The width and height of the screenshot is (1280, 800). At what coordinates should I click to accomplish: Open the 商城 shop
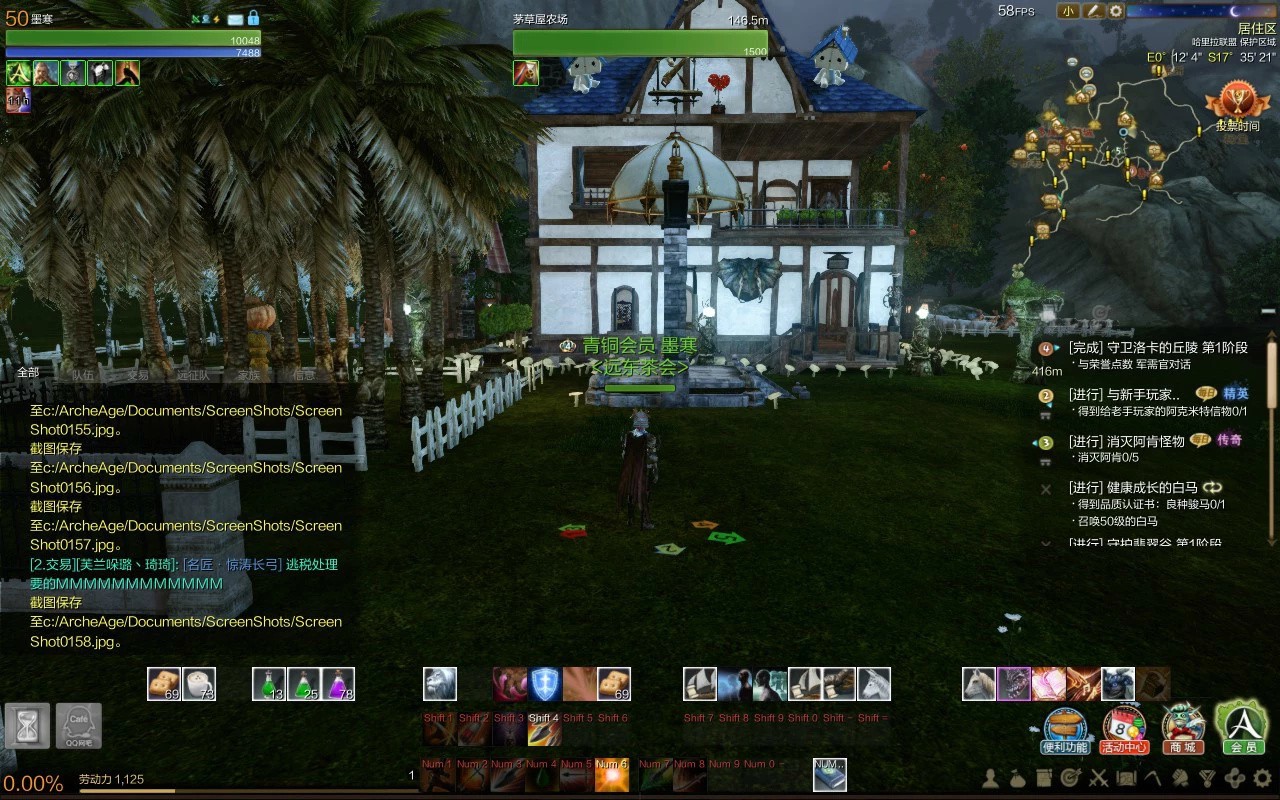click(x=1181, y=730)
